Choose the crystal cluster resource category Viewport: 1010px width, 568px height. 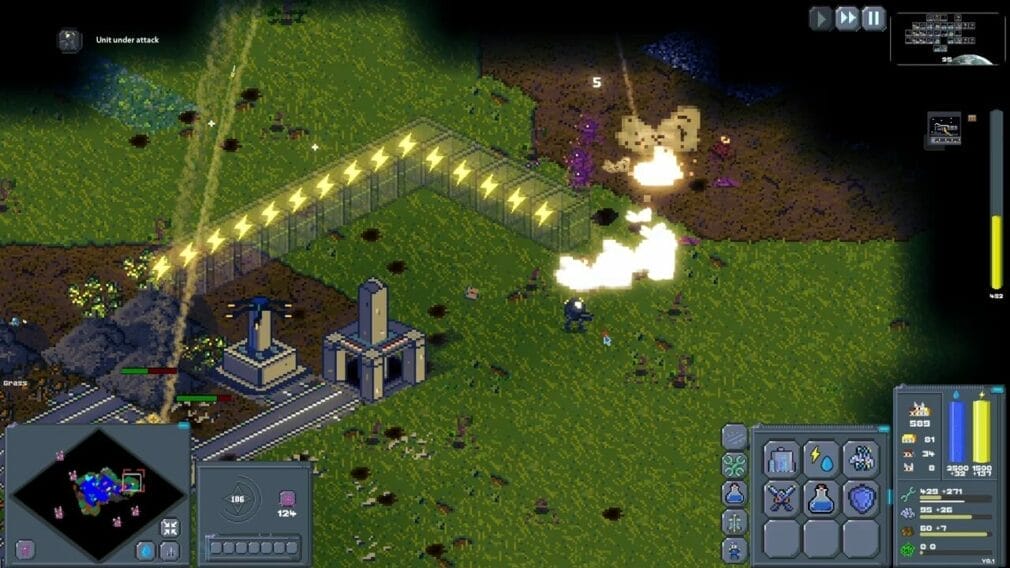coord(860,459)
